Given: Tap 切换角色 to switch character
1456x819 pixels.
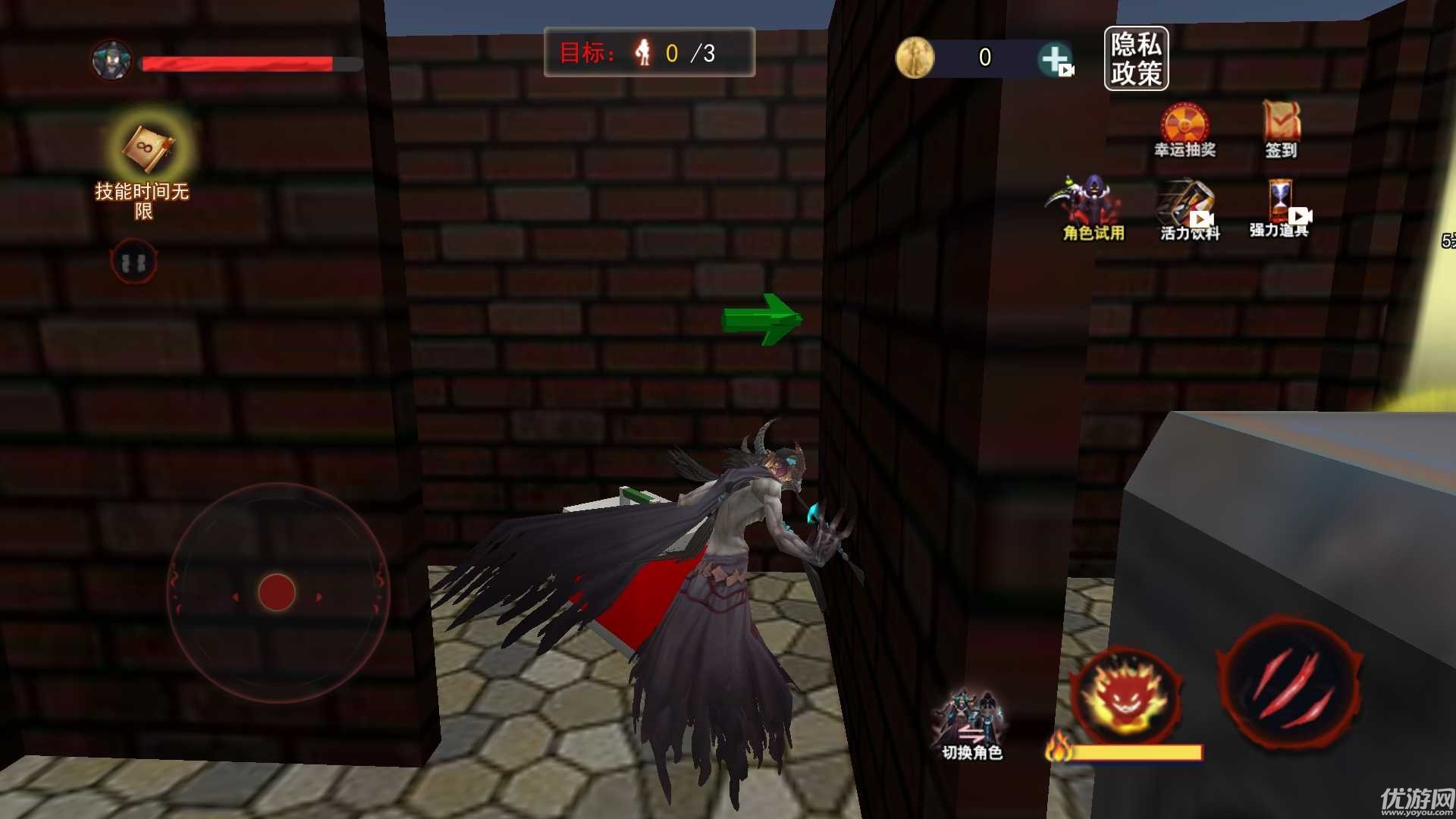Looking at the screenshot, I should (x=971, y=724).
